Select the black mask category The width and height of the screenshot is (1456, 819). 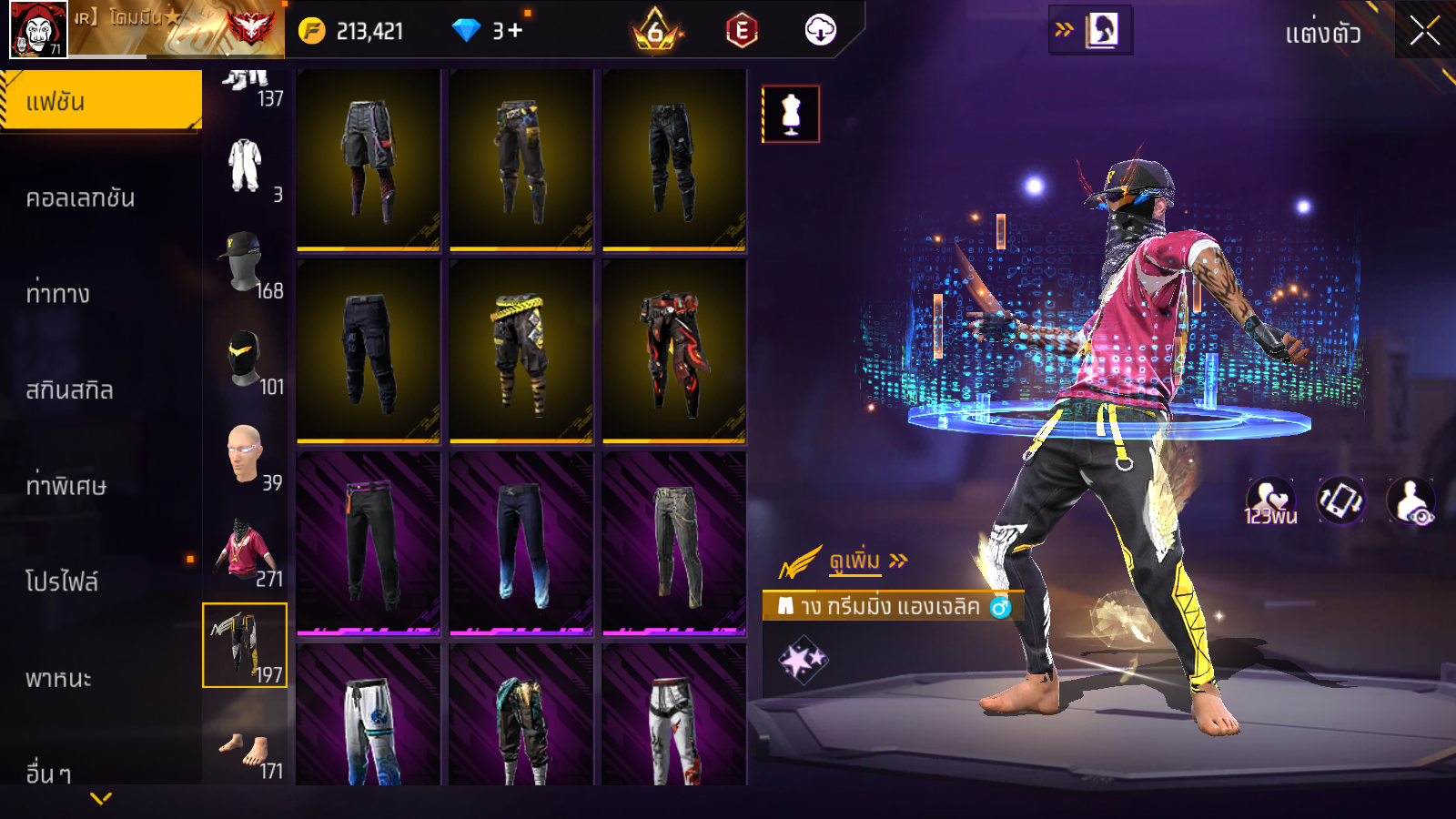point(245,359)
